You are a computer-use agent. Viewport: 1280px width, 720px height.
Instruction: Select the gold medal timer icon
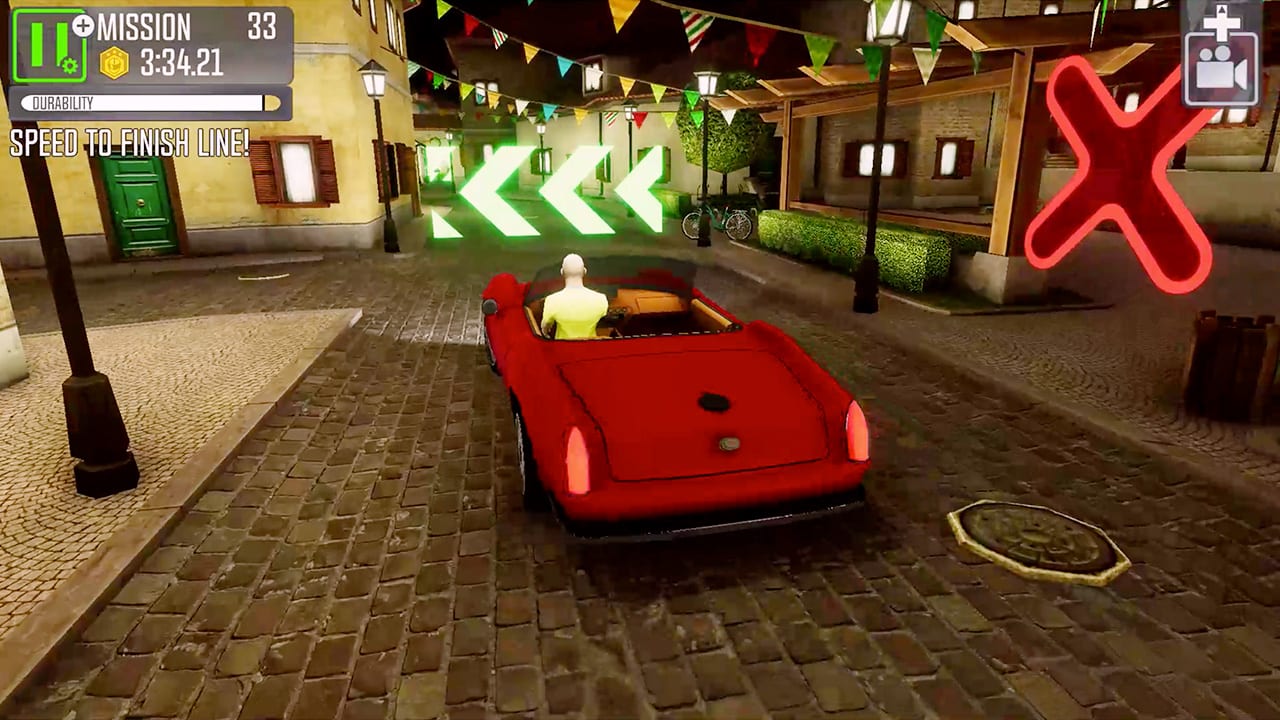pos(113,62)
